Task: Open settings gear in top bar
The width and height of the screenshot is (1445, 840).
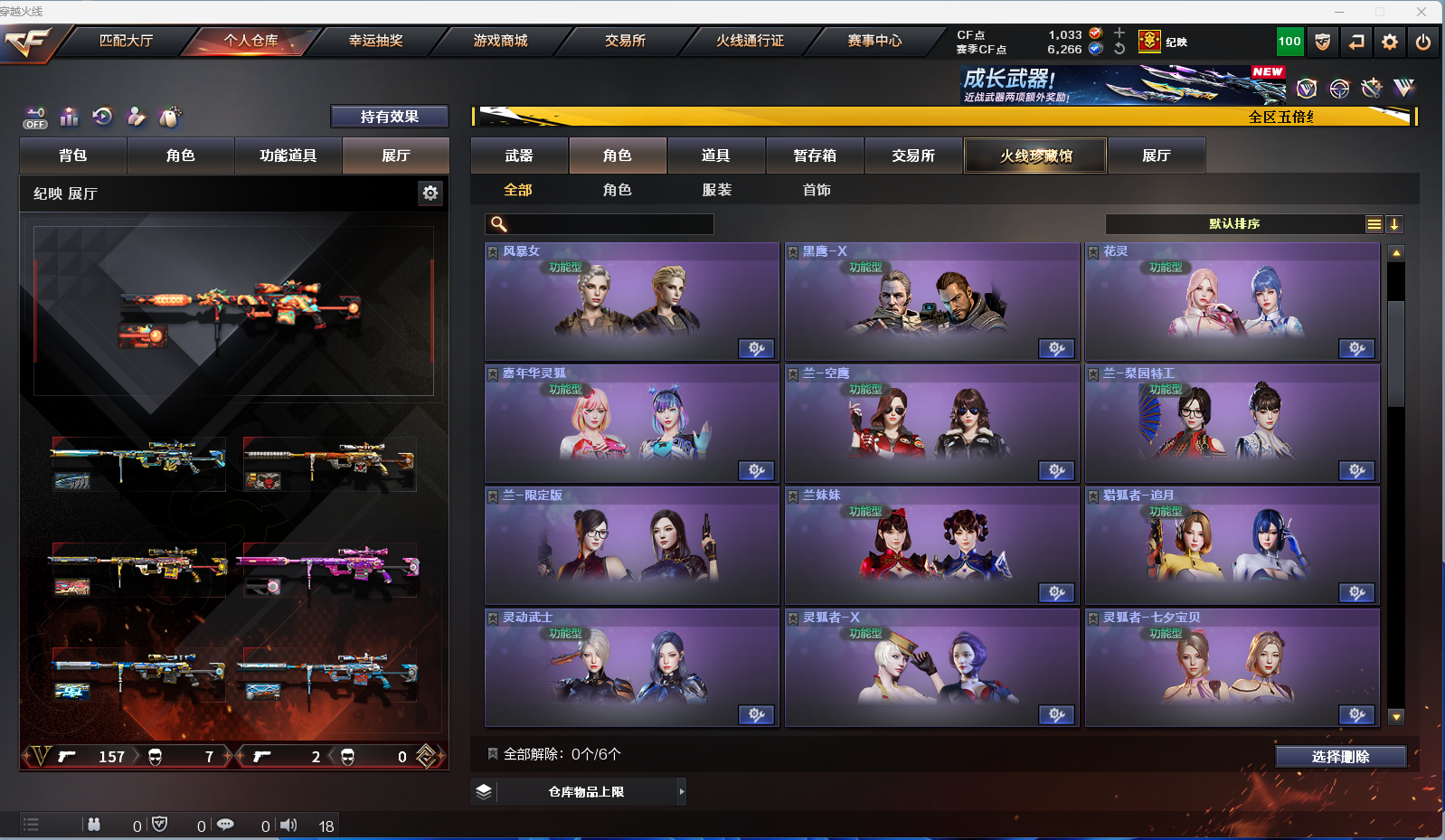Action: click(x=1390, y=42)
